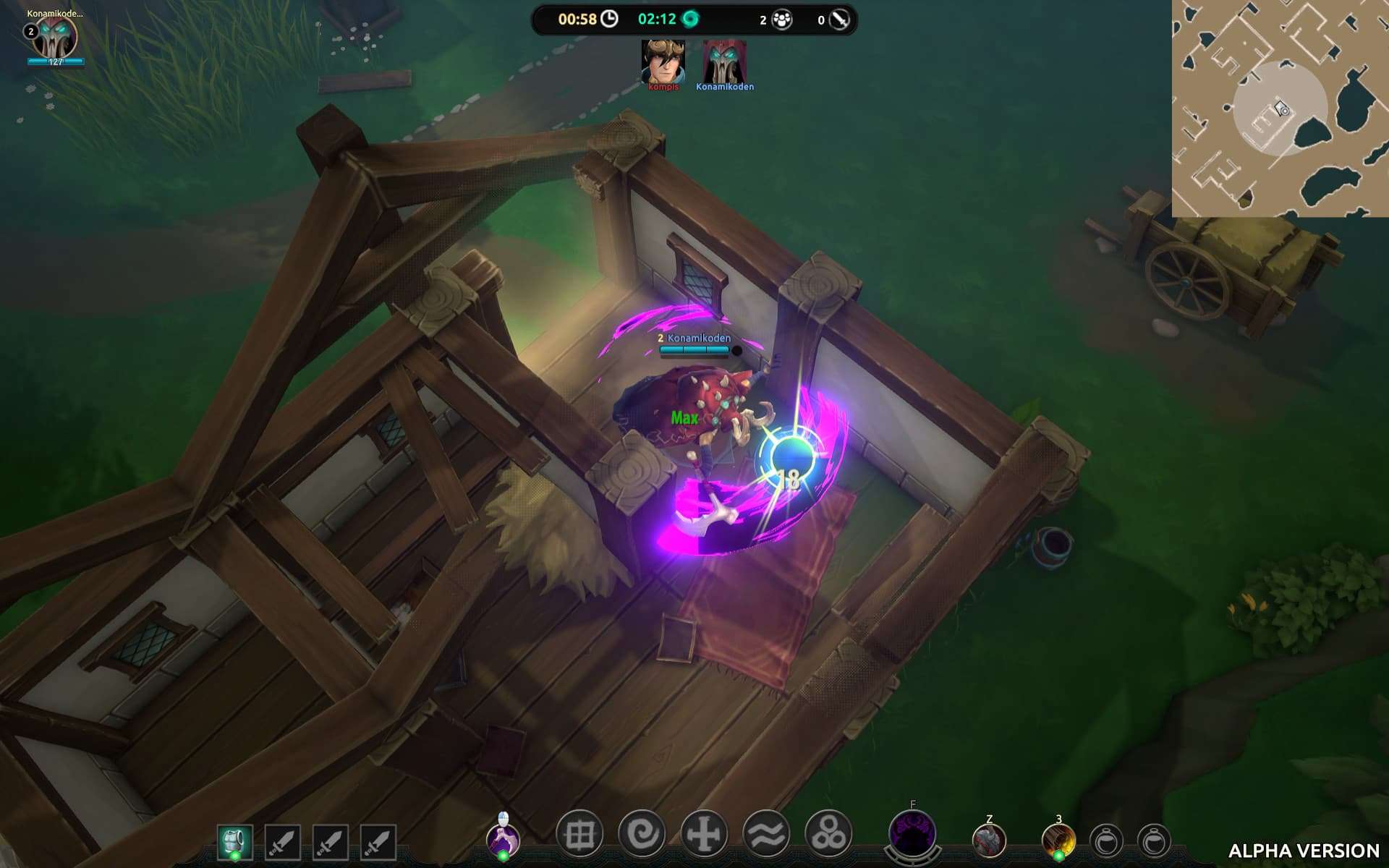The height and width of the screenshot is (868, 1389).
Task: Click the minimap in the corner
Action: pos(1280,109)
